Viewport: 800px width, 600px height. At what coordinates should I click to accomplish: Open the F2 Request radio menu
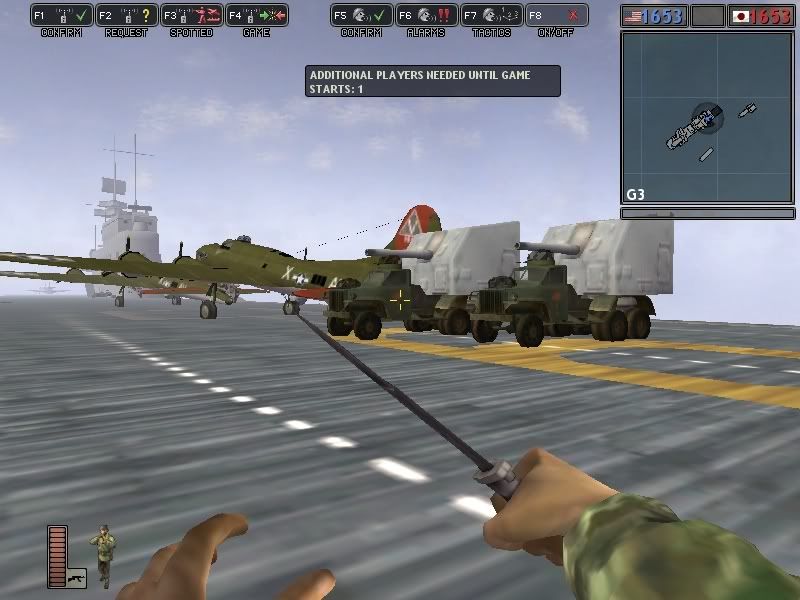pos(127,16)
